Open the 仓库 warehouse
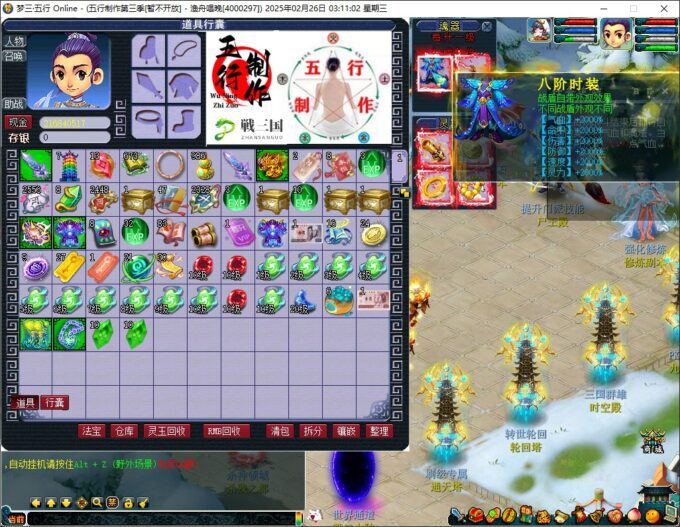 pos(123,431)
